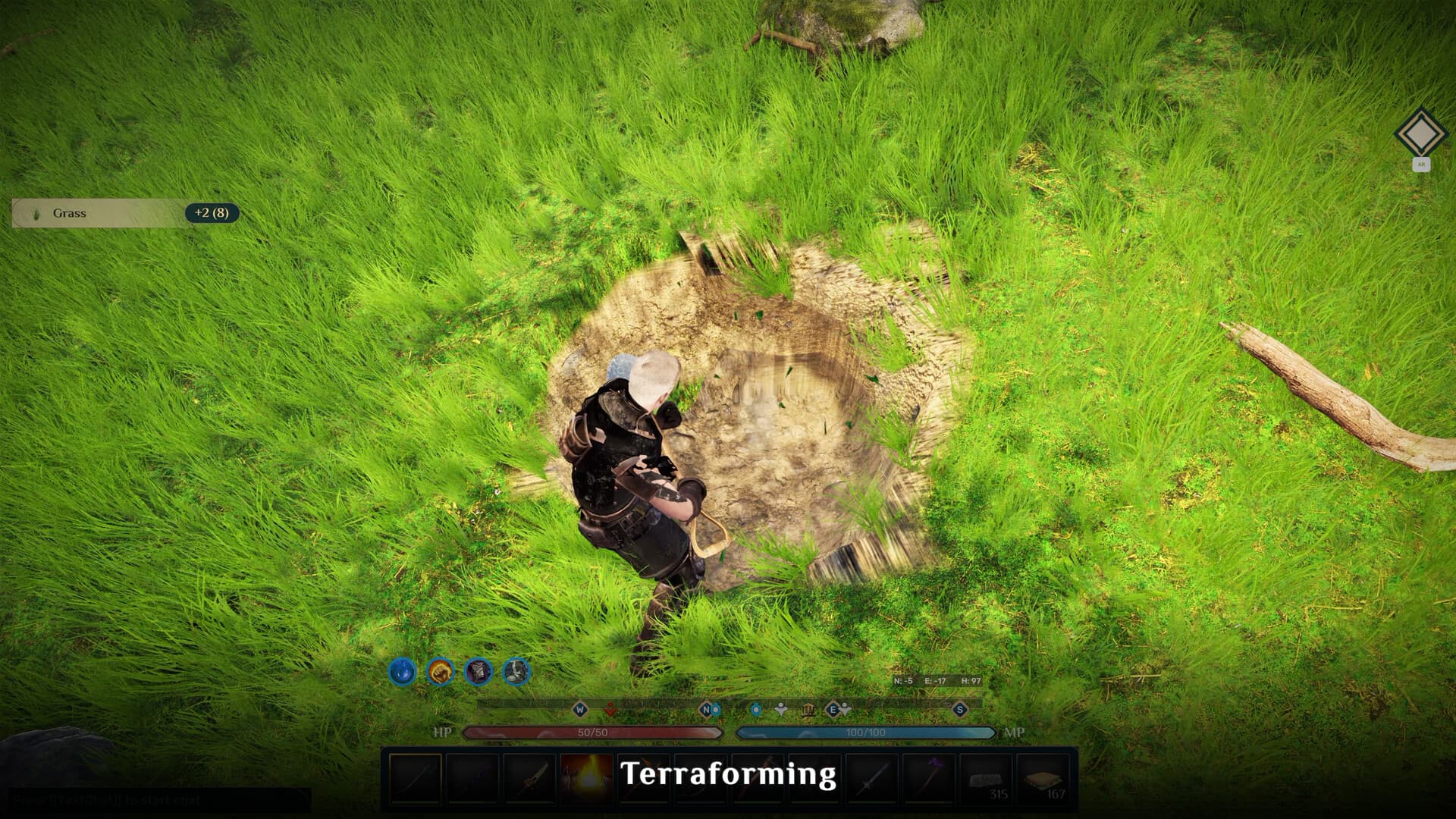Click the golden fist buff icon
1456x819 pixels.
pos(440,671)
